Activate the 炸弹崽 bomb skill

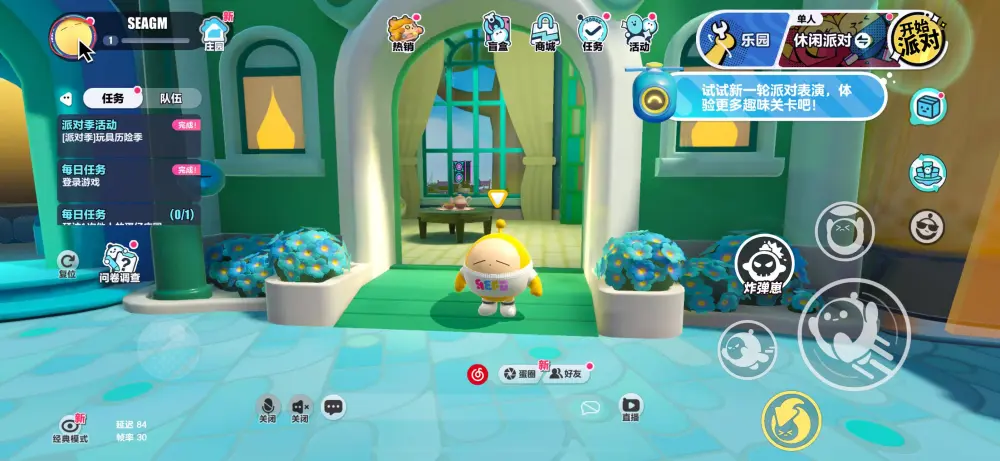pos(764,268)
